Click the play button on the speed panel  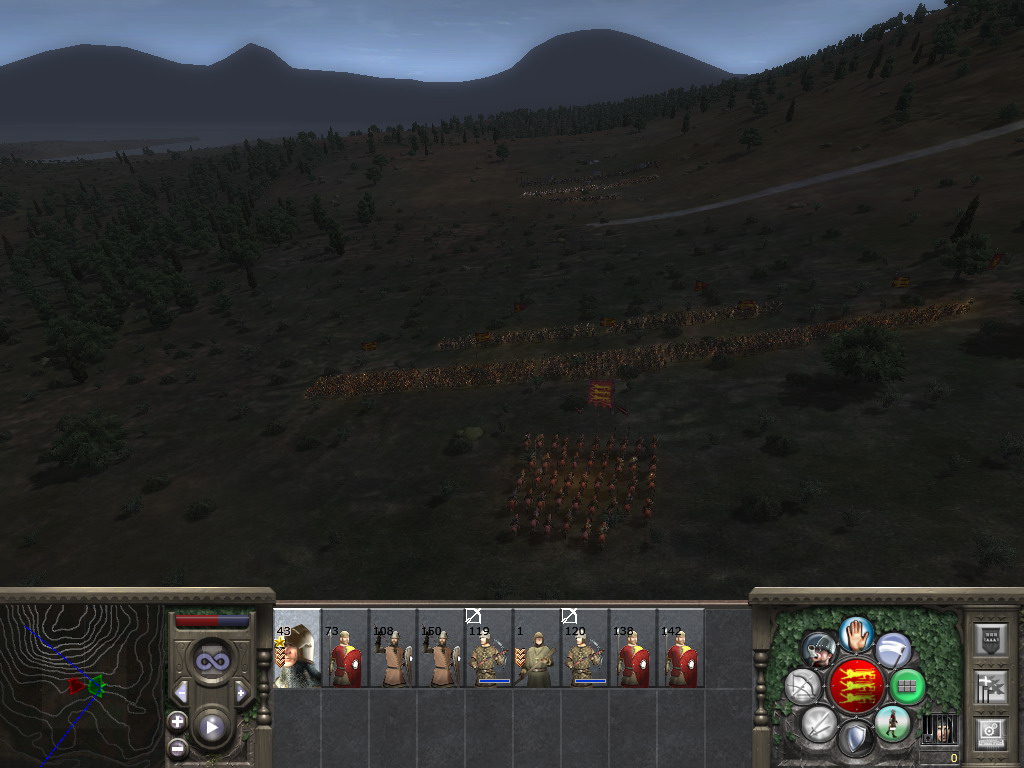(211, 727)
